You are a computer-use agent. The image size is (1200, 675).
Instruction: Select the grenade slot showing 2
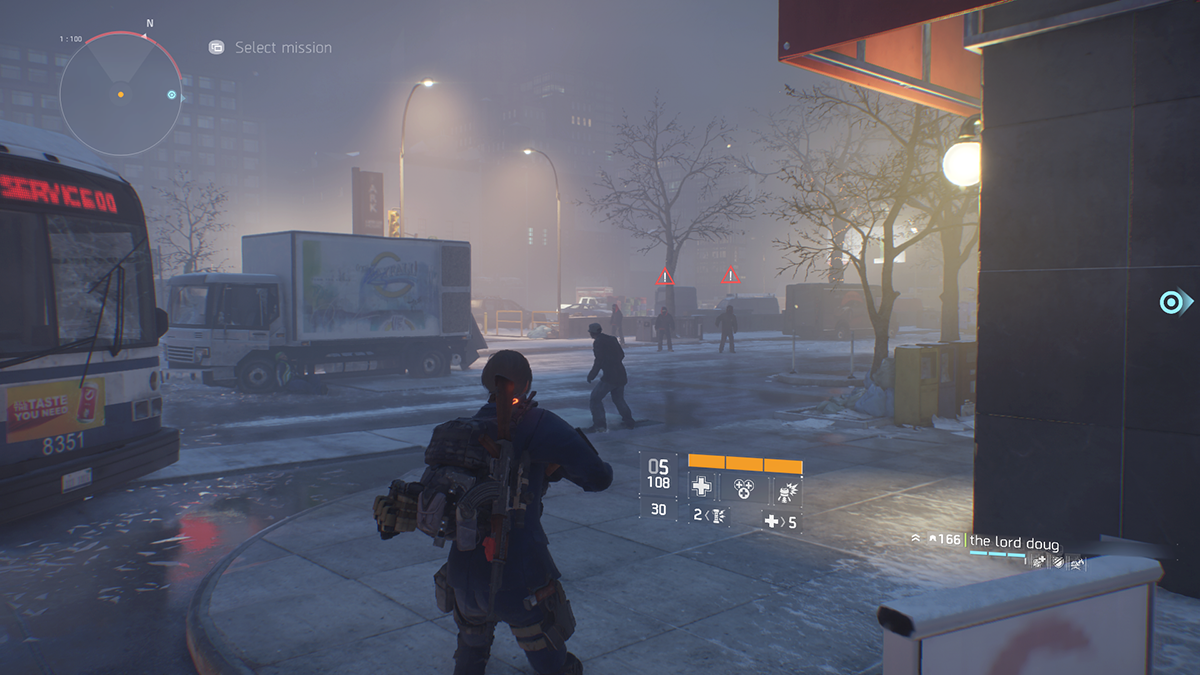coord(710,516)
